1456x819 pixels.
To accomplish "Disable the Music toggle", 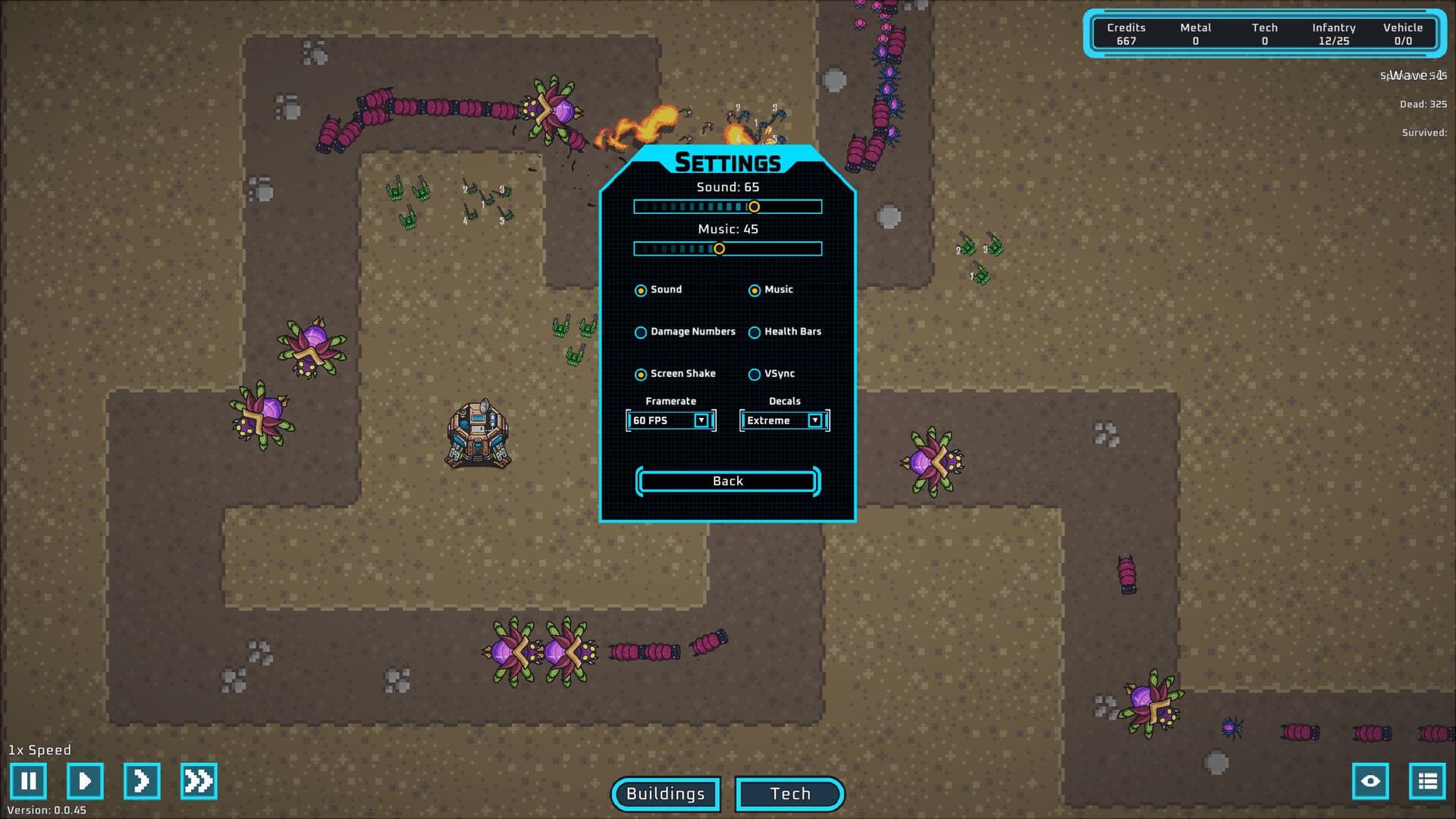I will (754, 290).
